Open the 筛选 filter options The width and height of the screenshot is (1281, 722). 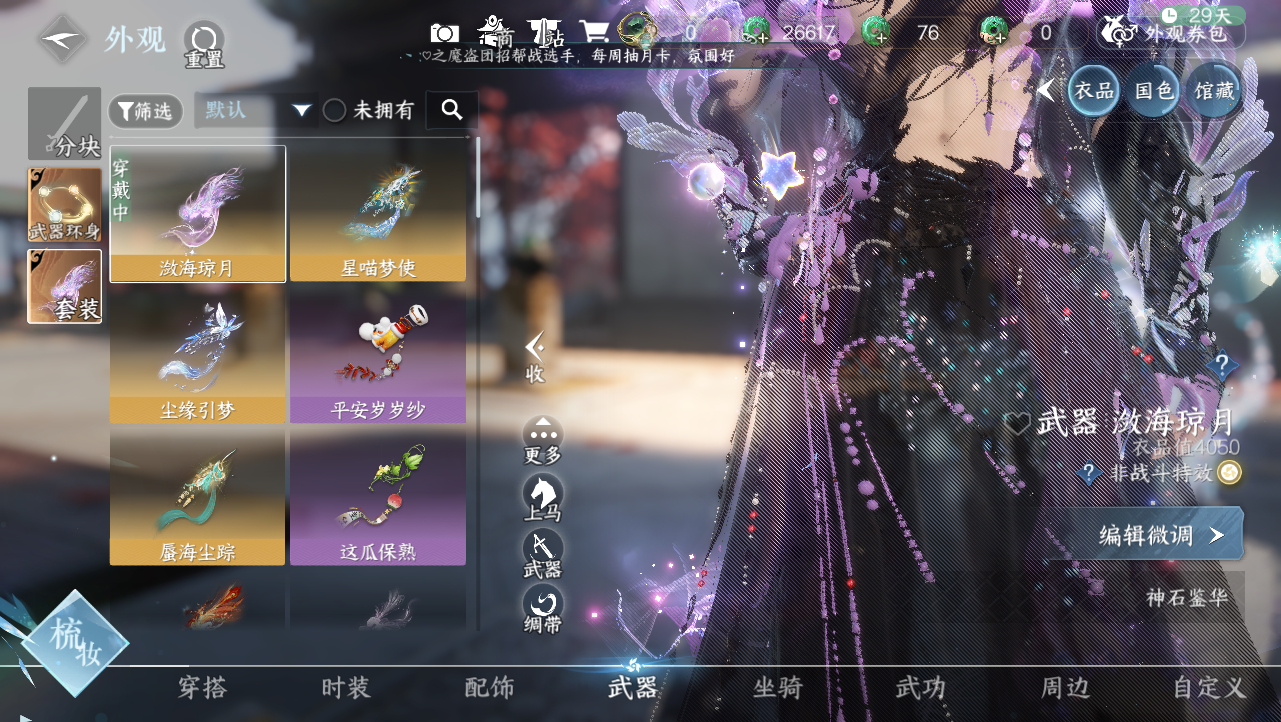145,111
